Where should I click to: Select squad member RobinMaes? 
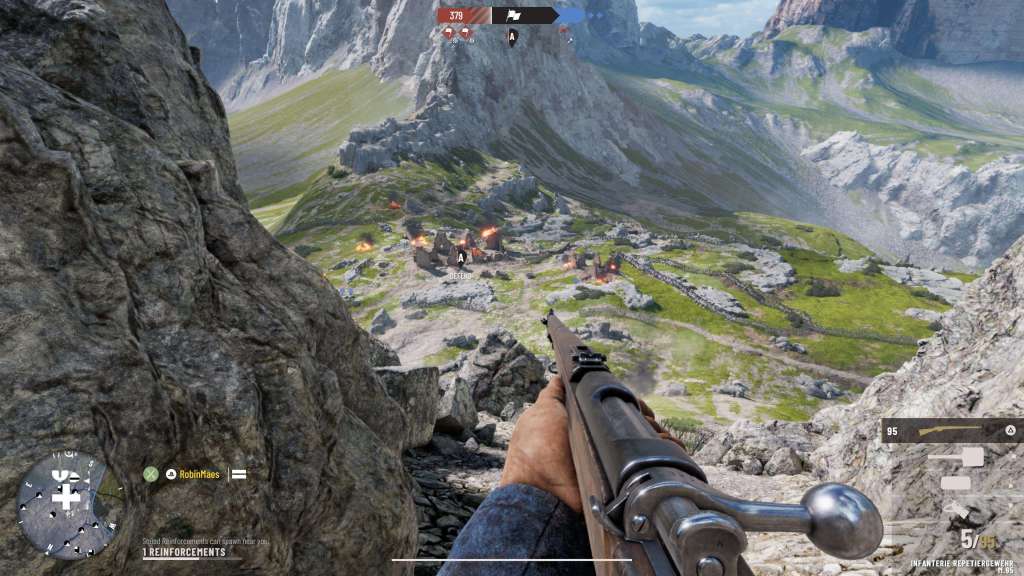199,474
